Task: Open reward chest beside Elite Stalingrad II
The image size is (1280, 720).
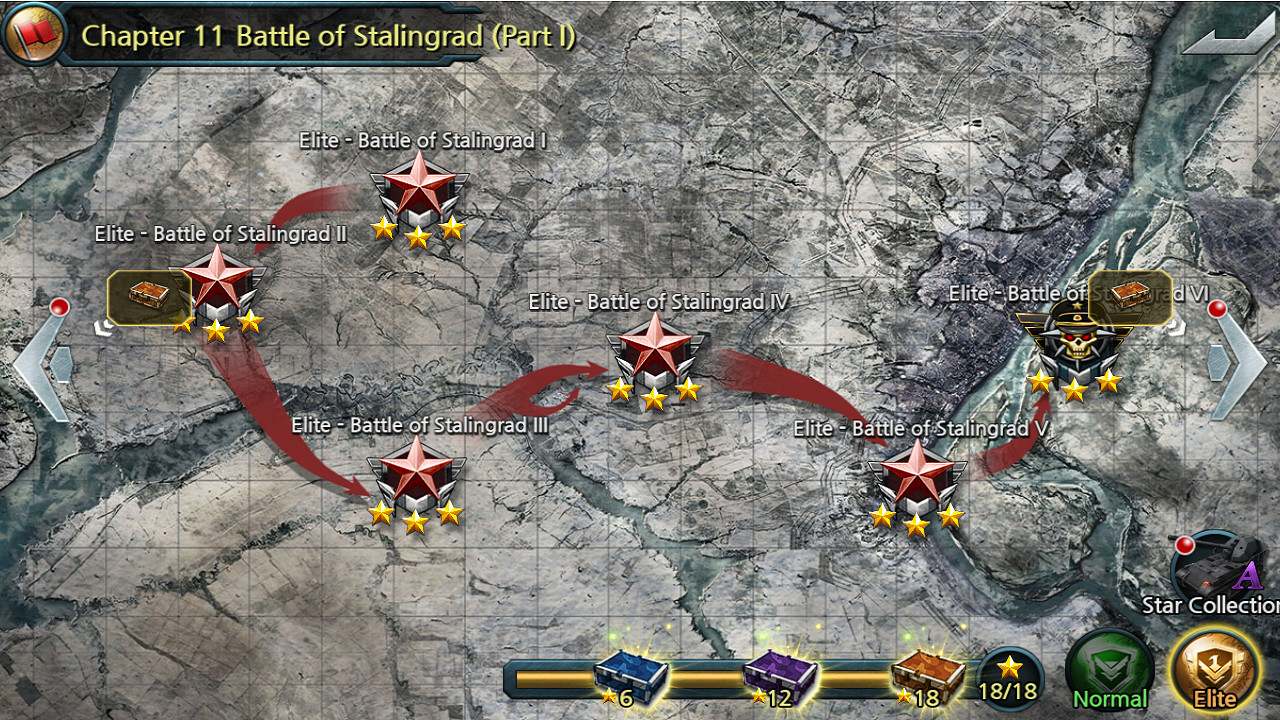Action: (148, 296)
